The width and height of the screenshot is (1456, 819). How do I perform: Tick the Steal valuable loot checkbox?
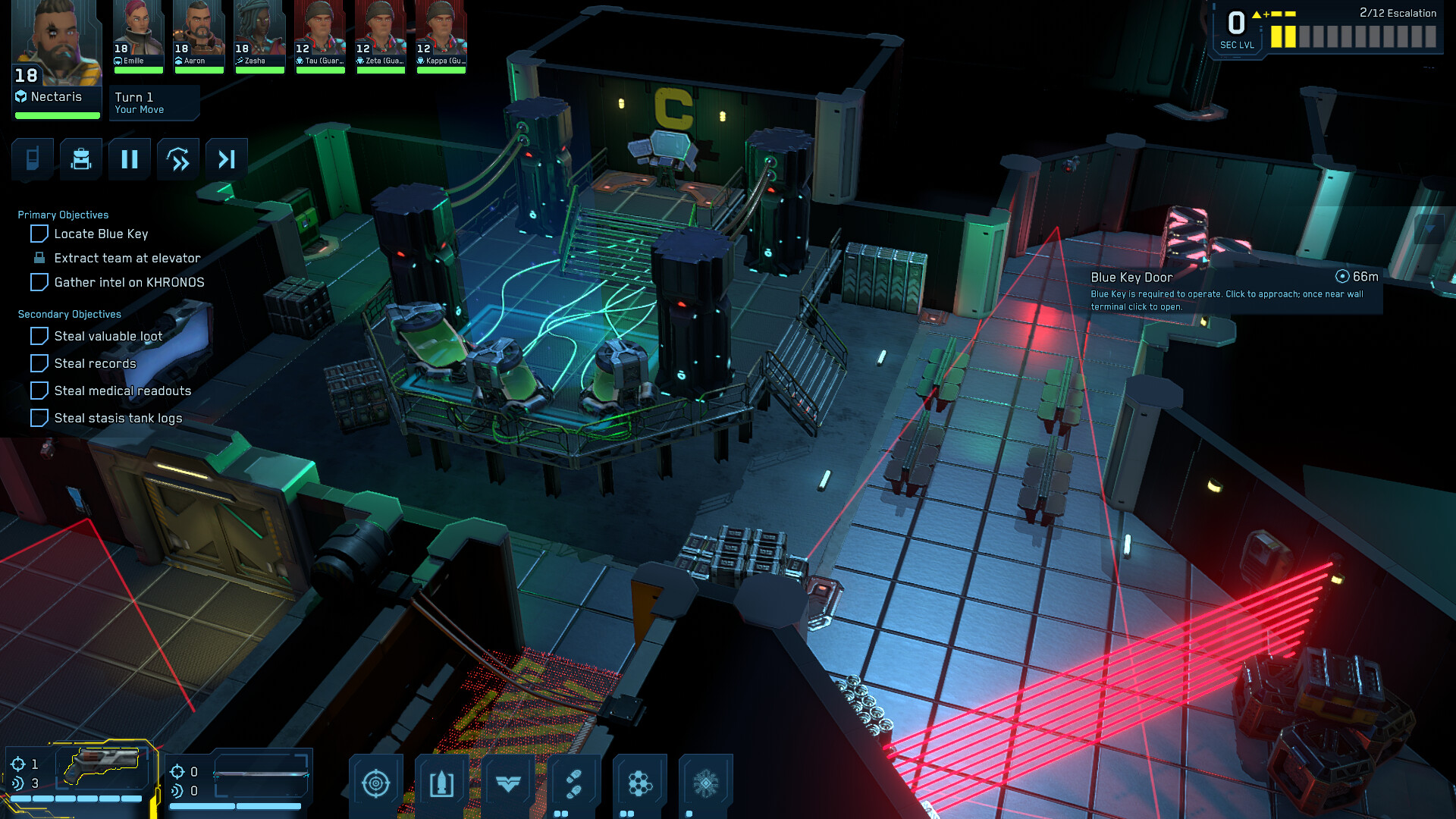[x=39, y=336]
